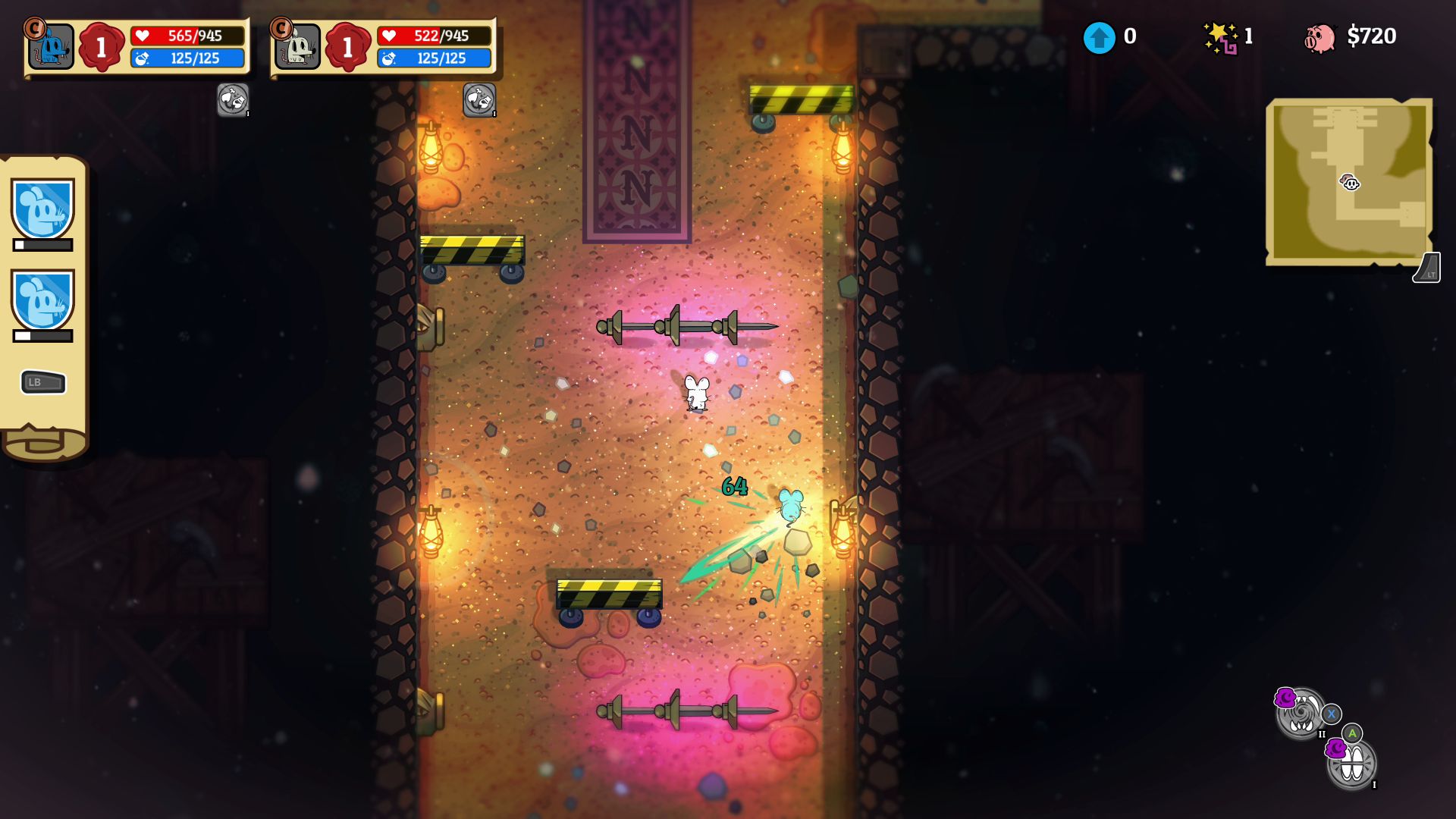This screenshot has height=819, width=1456.
Task: Select the heart potion icon under white mouse's panel
Action: [x=479, y=99]
